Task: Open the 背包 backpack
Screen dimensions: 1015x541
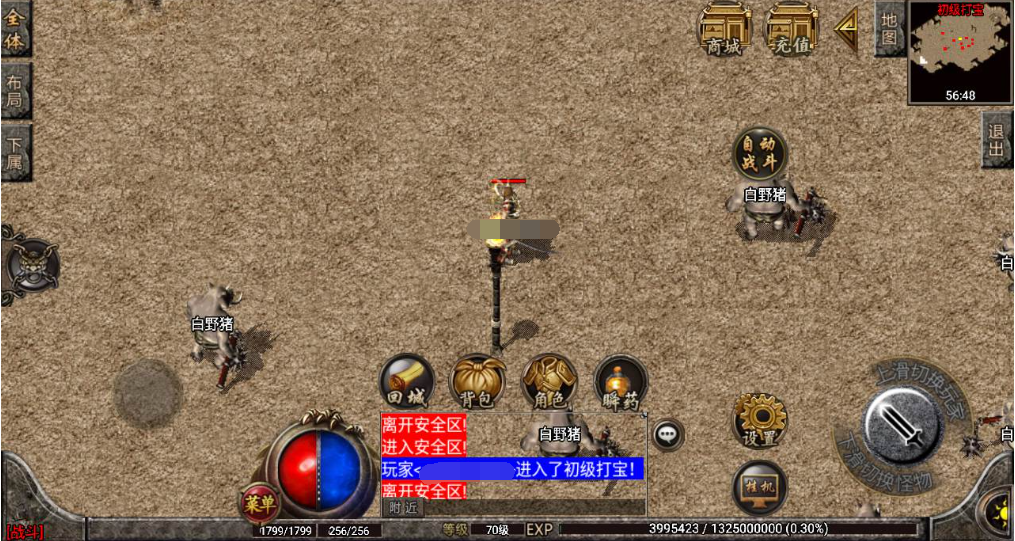Action: click(x=478, y=382)
